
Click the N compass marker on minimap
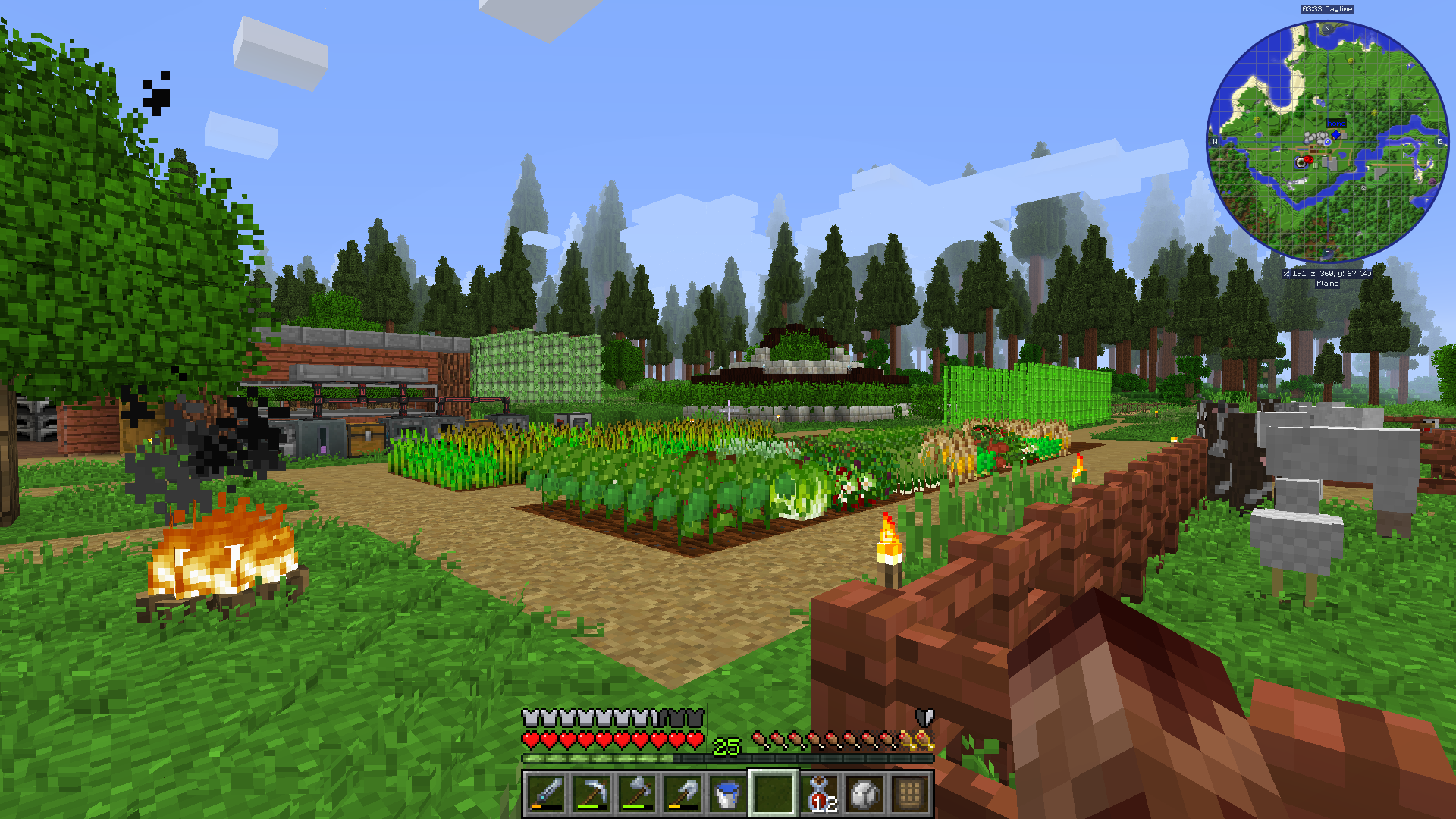[x=1327, y=30]
